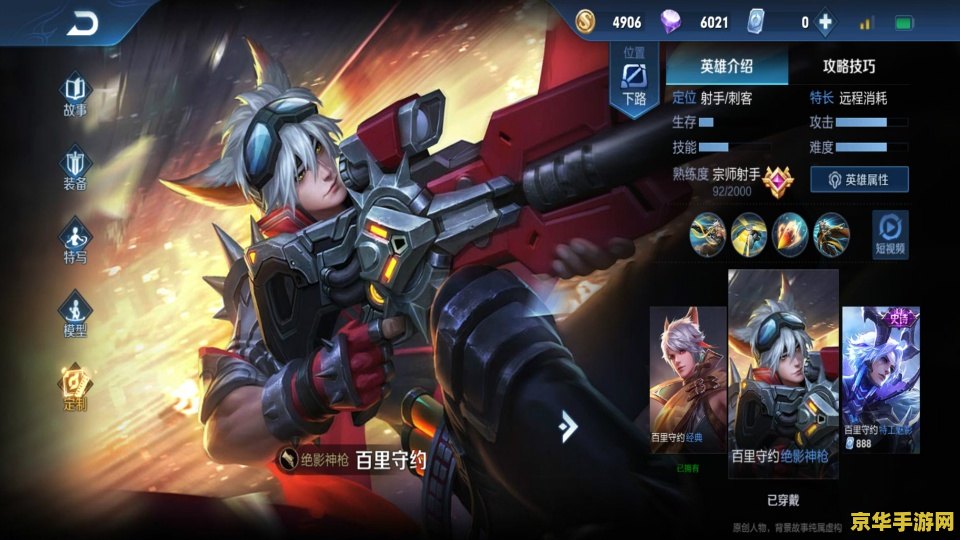Viewport: 960px width, 540px height.
Task: Open the 宗师射手 proficiency badge
Action: pos(776,181)
